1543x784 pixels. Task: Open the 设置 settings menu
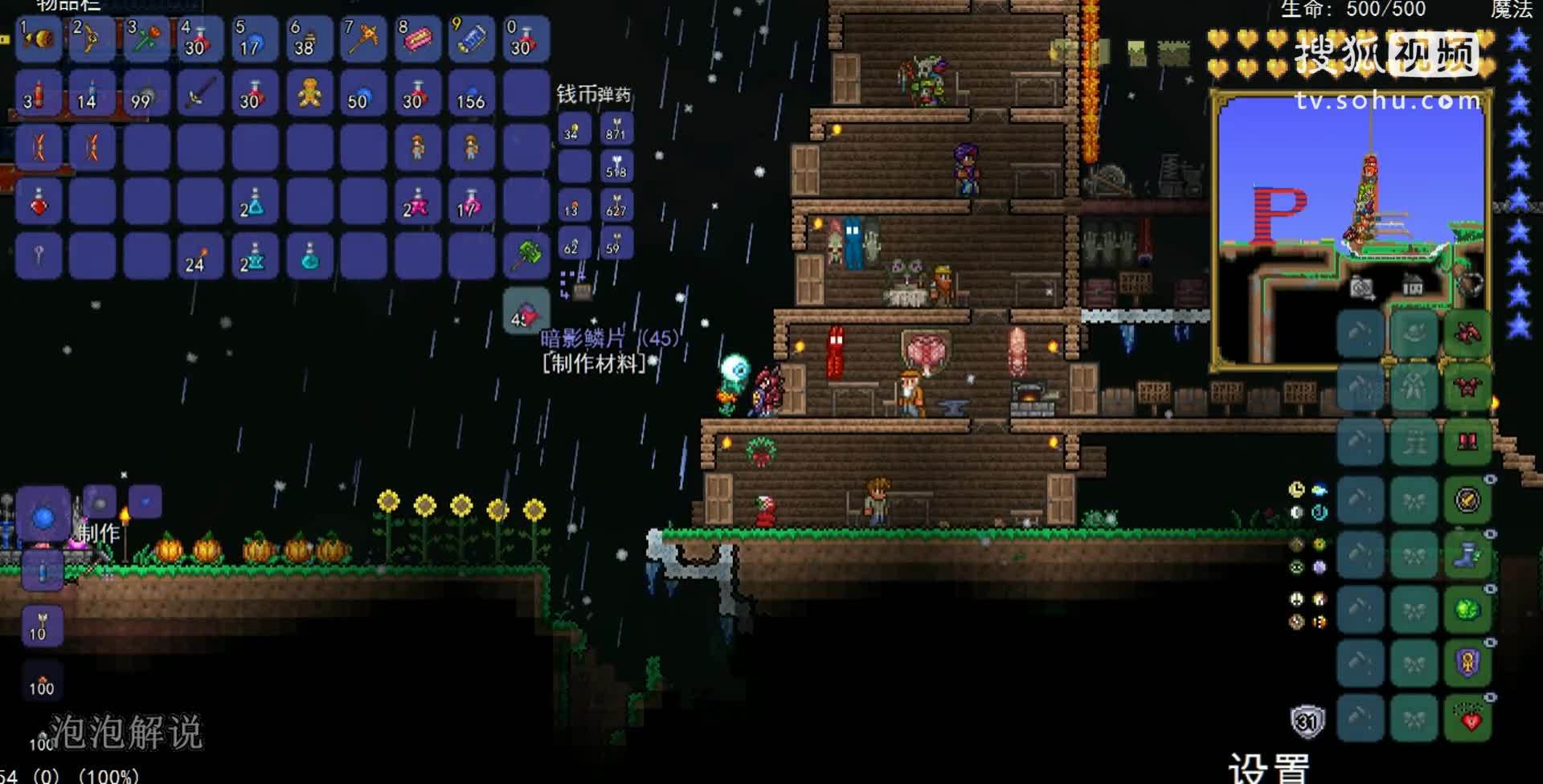tap(1270, 767)
